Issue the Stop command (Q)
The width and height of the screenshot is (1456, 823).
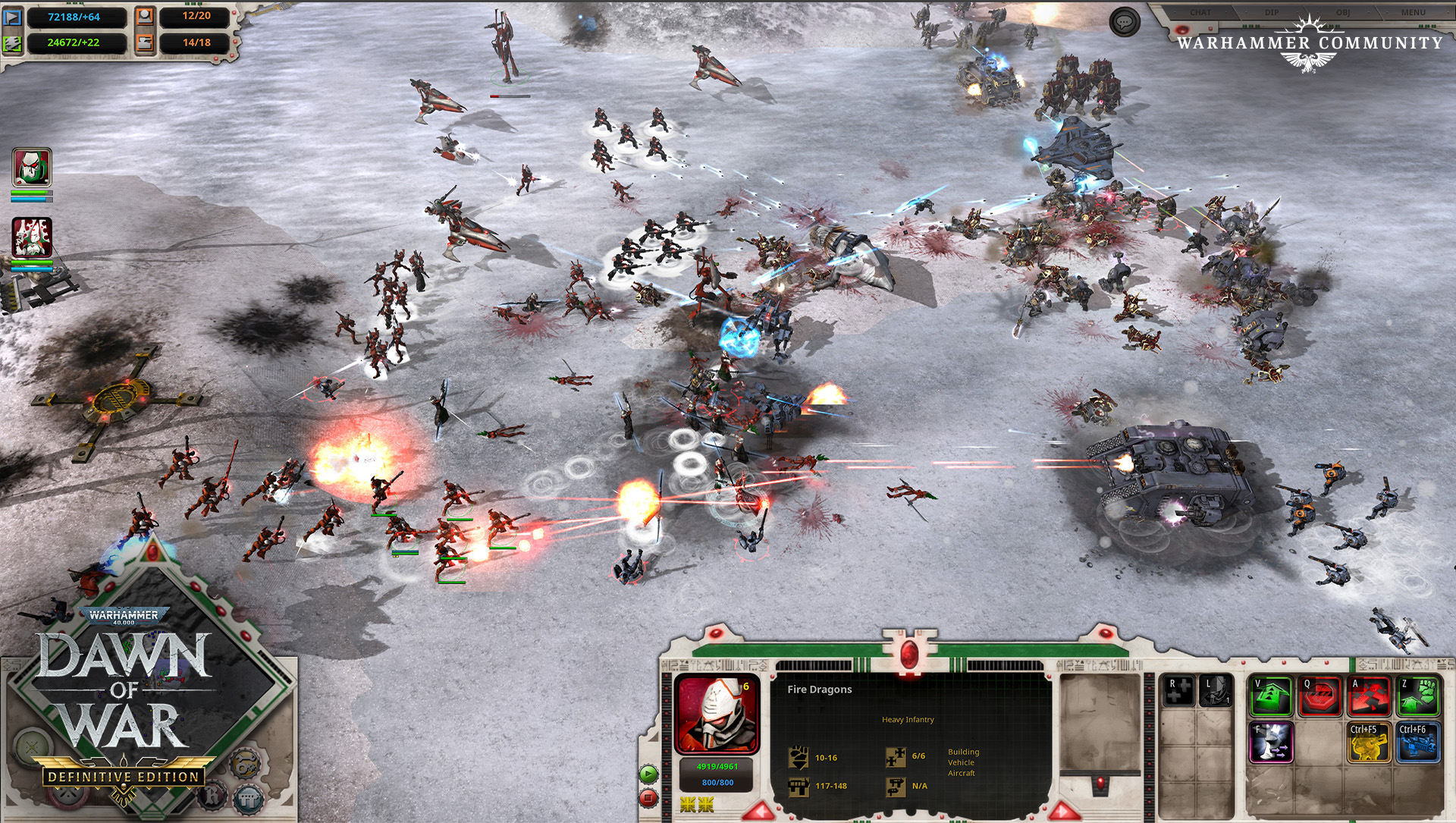coord(1319,695)
